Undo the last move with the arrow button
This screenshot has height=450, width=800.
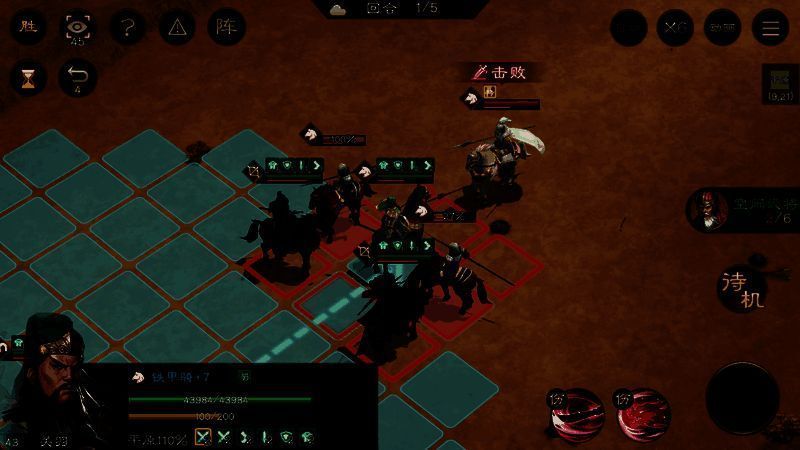pos(77,77)
